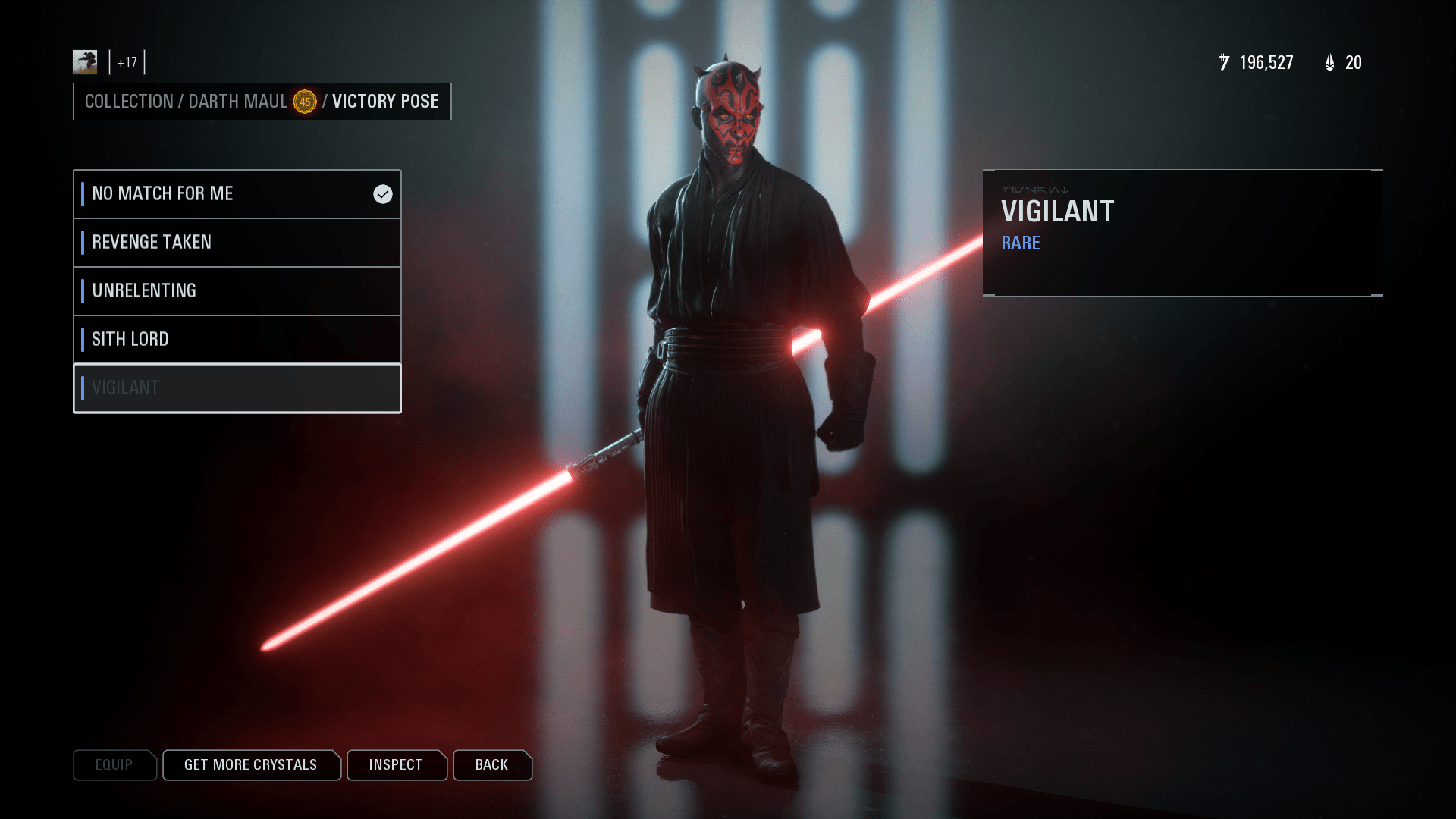Return to Collection via breadcrumb

coord(129,102)
